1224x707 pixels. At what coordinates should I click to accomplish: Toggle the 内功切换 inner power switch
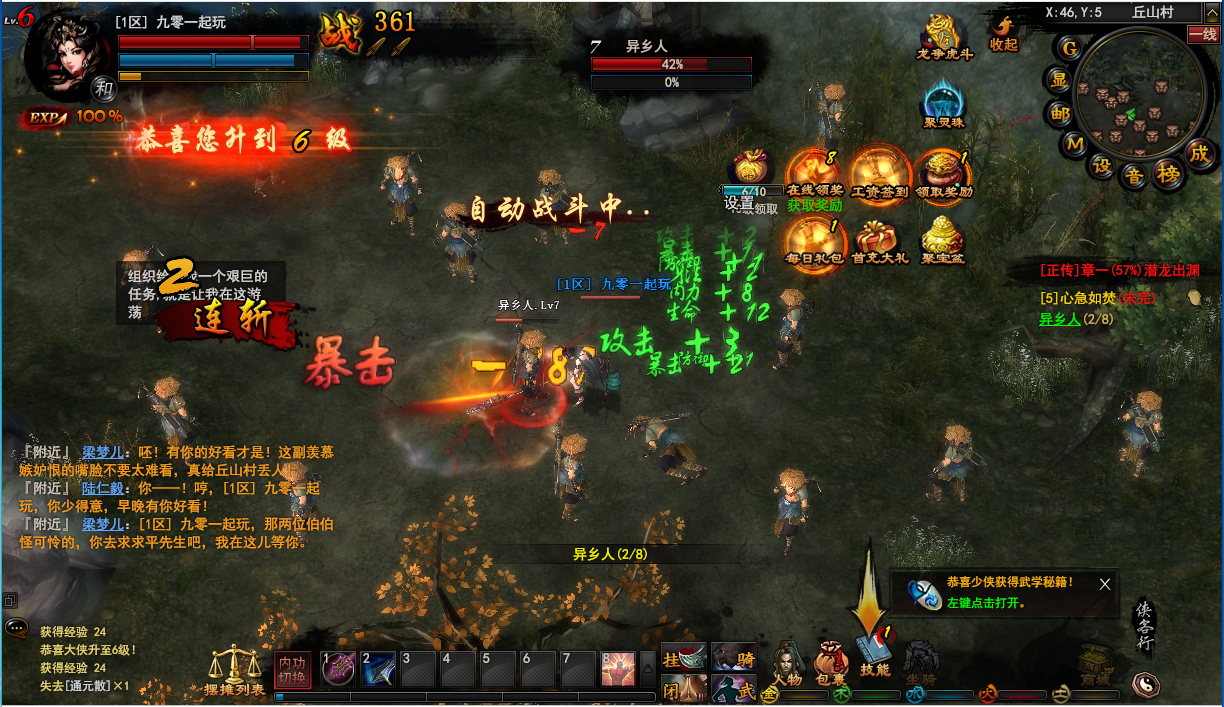tap(292, 668)
